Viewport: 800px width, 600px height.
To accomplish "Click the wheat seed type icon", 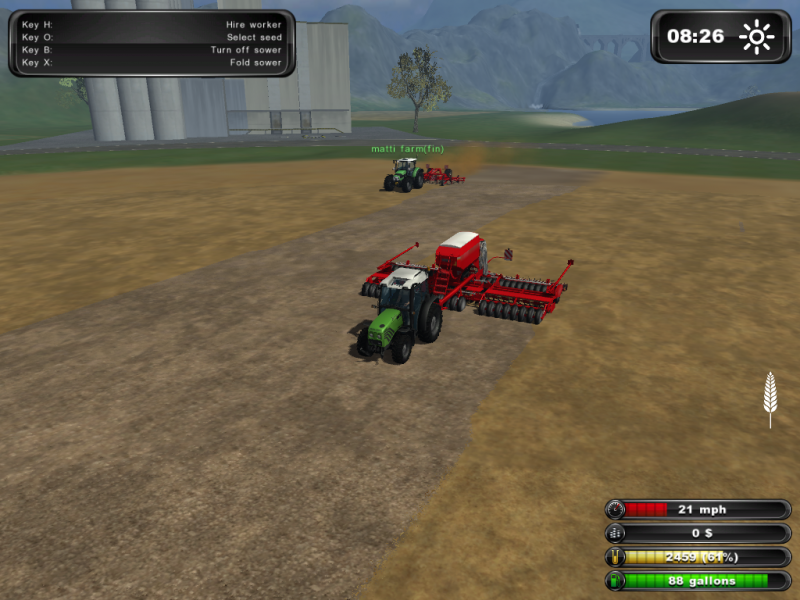I will coord(769,397).
